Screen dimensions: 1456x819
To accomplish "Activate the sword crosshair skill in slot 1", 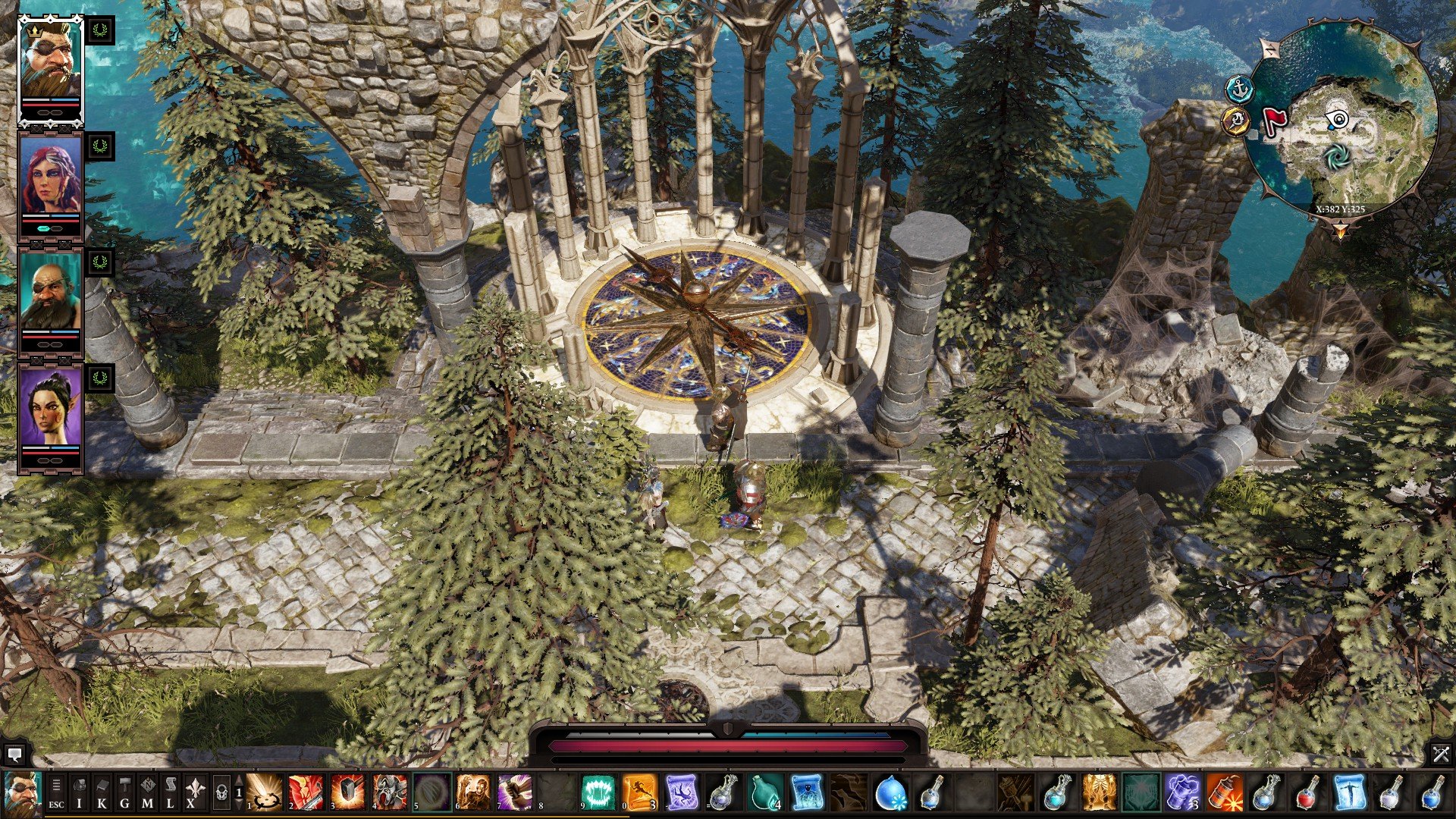I will point(265,792).
